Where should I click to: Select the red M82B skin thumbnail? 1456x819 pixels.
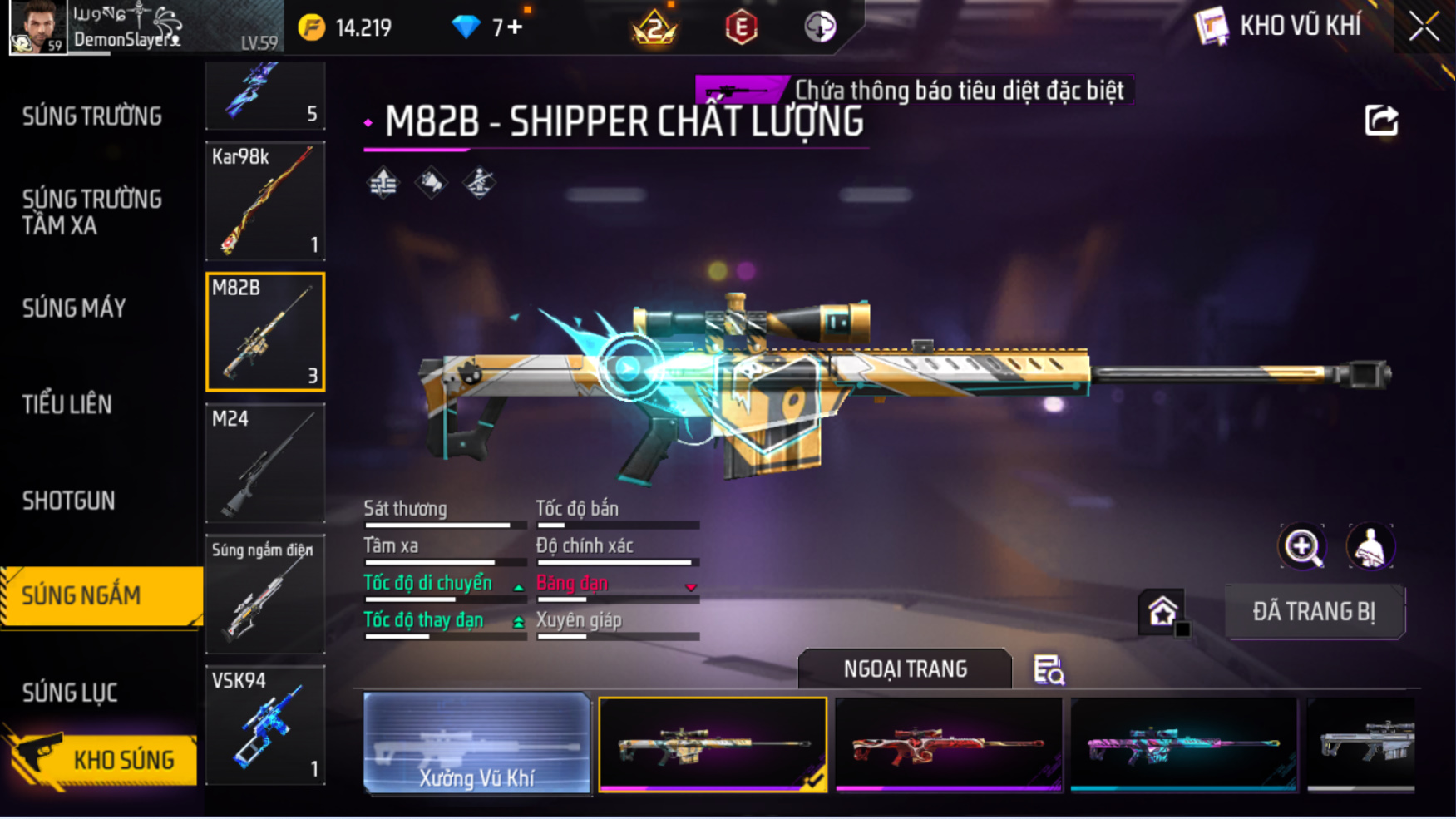pyautogui.click(x=949, y=744)
